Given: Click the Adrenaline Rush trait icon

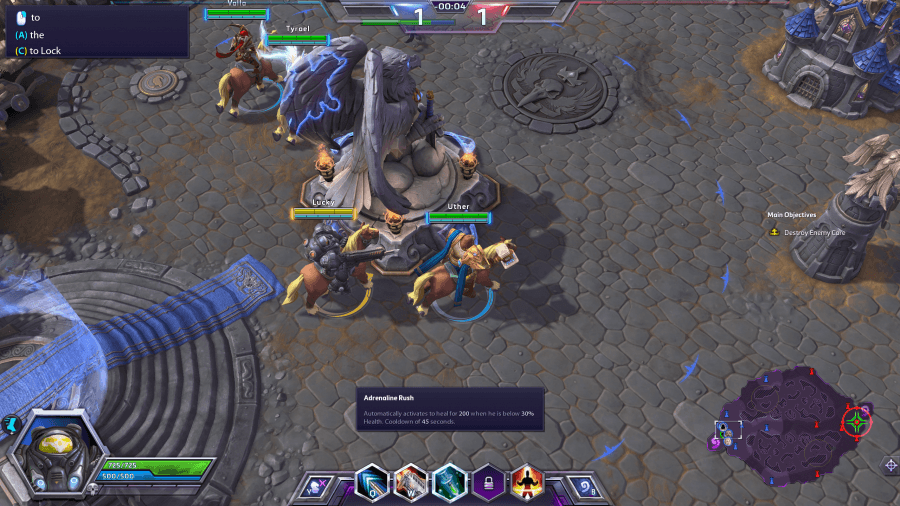Looking at the screenshot, I should coord(527,483).
